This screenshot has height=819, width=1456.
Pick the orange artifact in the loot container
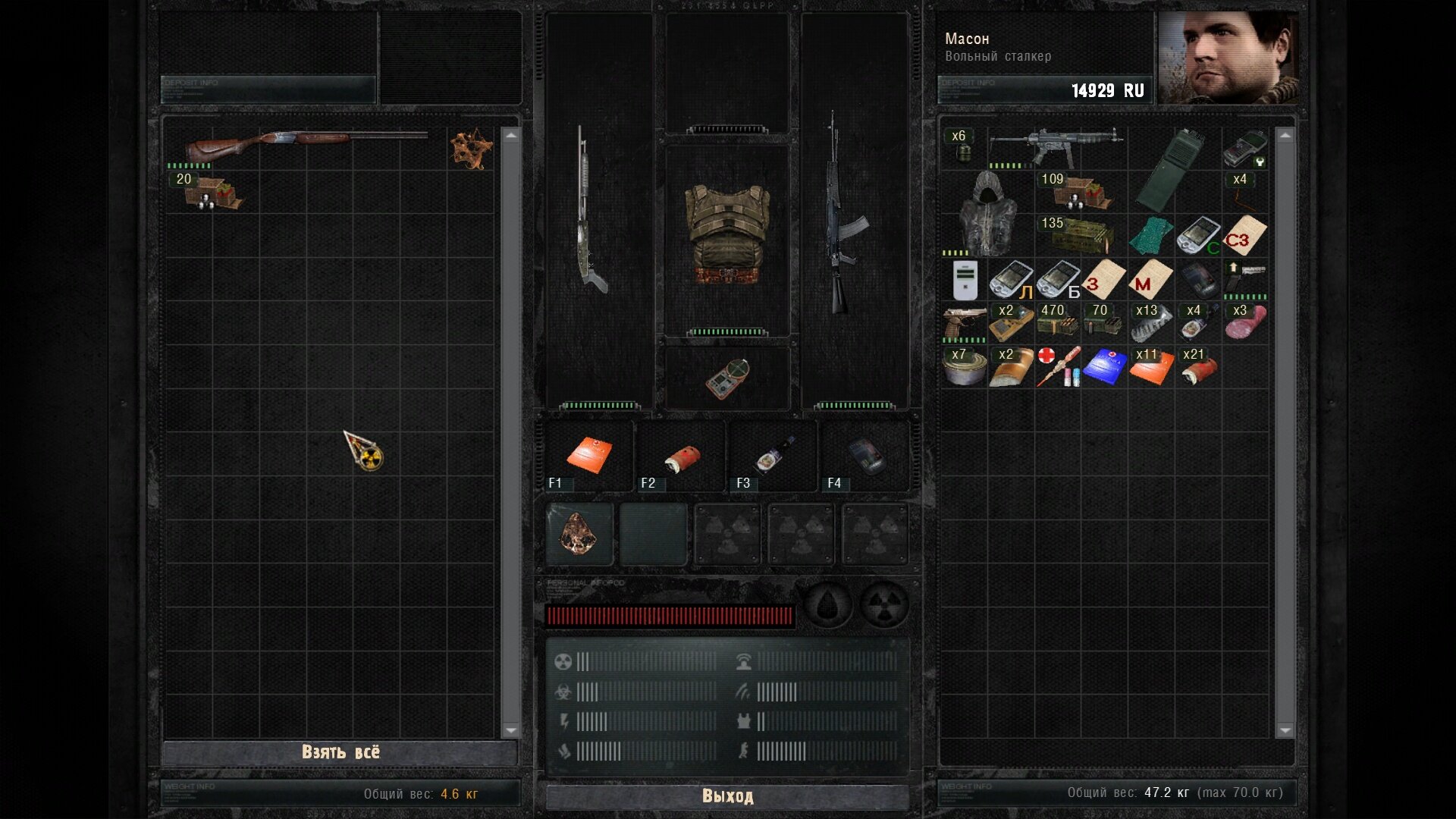471,149
